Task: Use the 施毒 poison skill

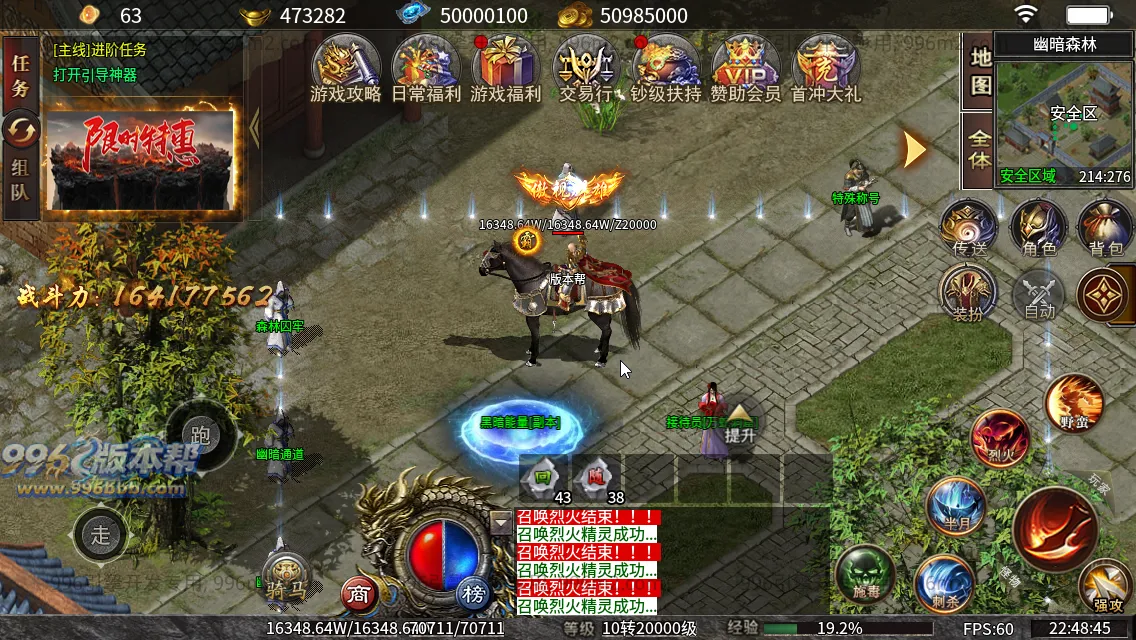Action: click(864, 574)
